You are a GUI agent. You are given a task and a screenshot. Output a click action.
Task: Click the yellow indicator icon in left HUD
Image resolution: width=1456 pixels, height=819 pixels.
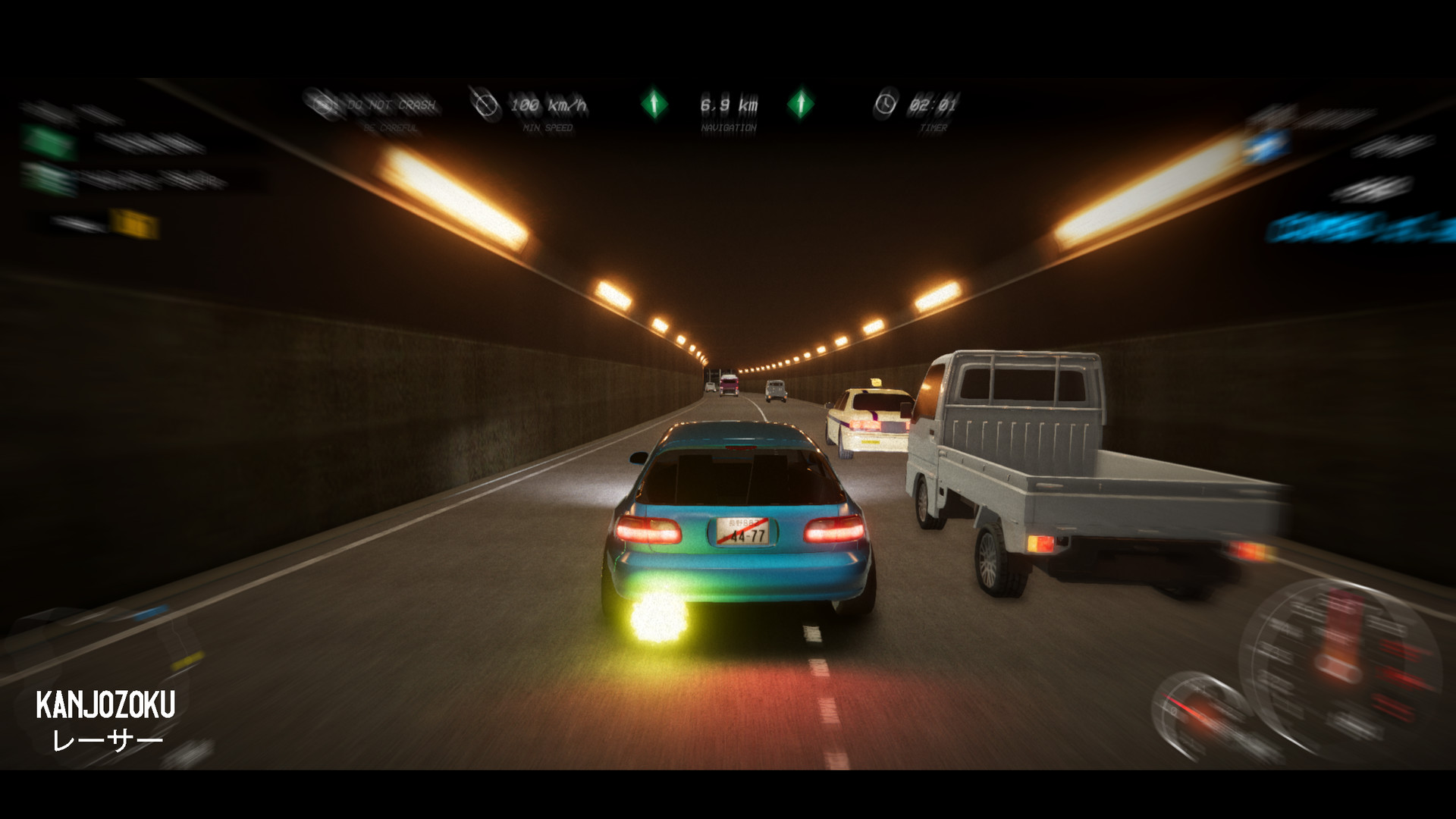pos(133,223)
